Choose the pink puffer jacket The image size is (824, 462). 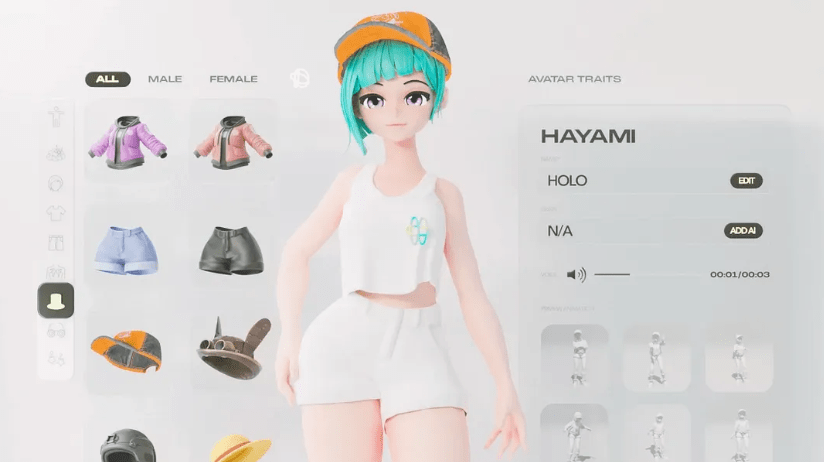[x=234, y=140]
